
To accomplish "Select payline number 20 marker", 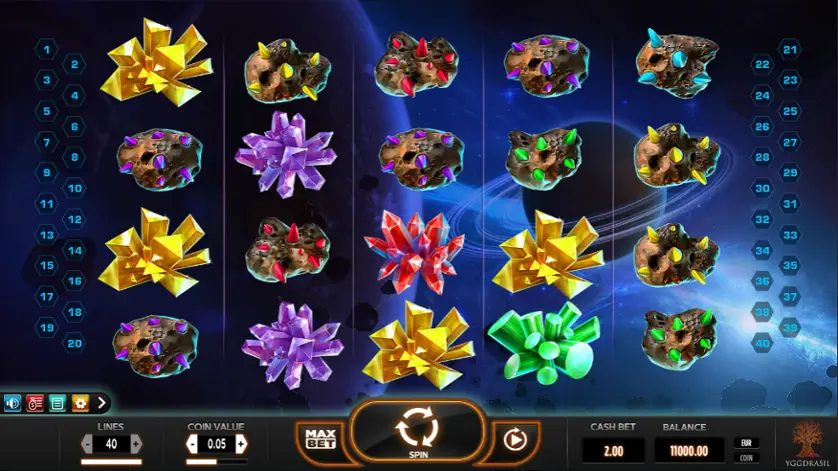I will pos(74,342).
